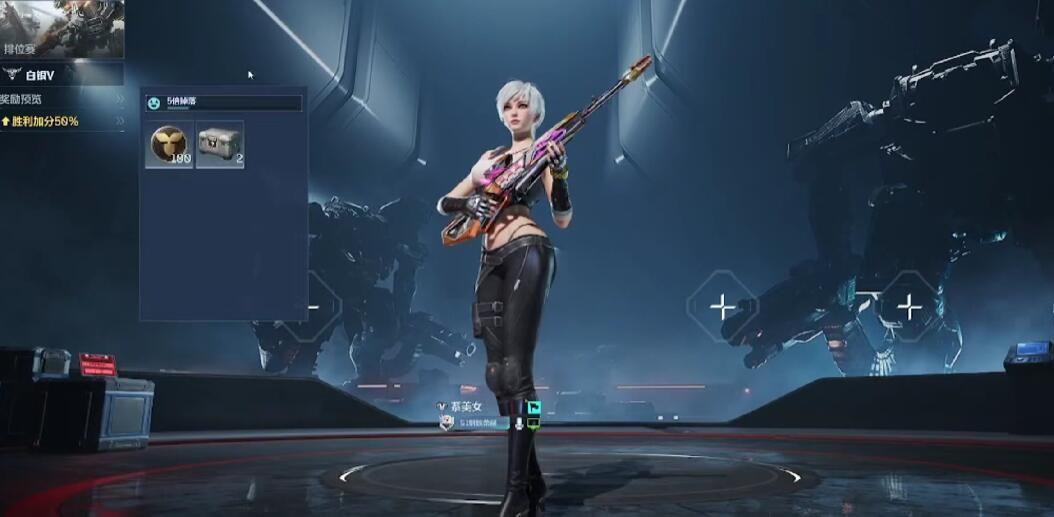This screenshot has height=517, width=1054.
Task: Click the green monitor icon by the player
Action: pyautogui.click(x=534, y=424)
